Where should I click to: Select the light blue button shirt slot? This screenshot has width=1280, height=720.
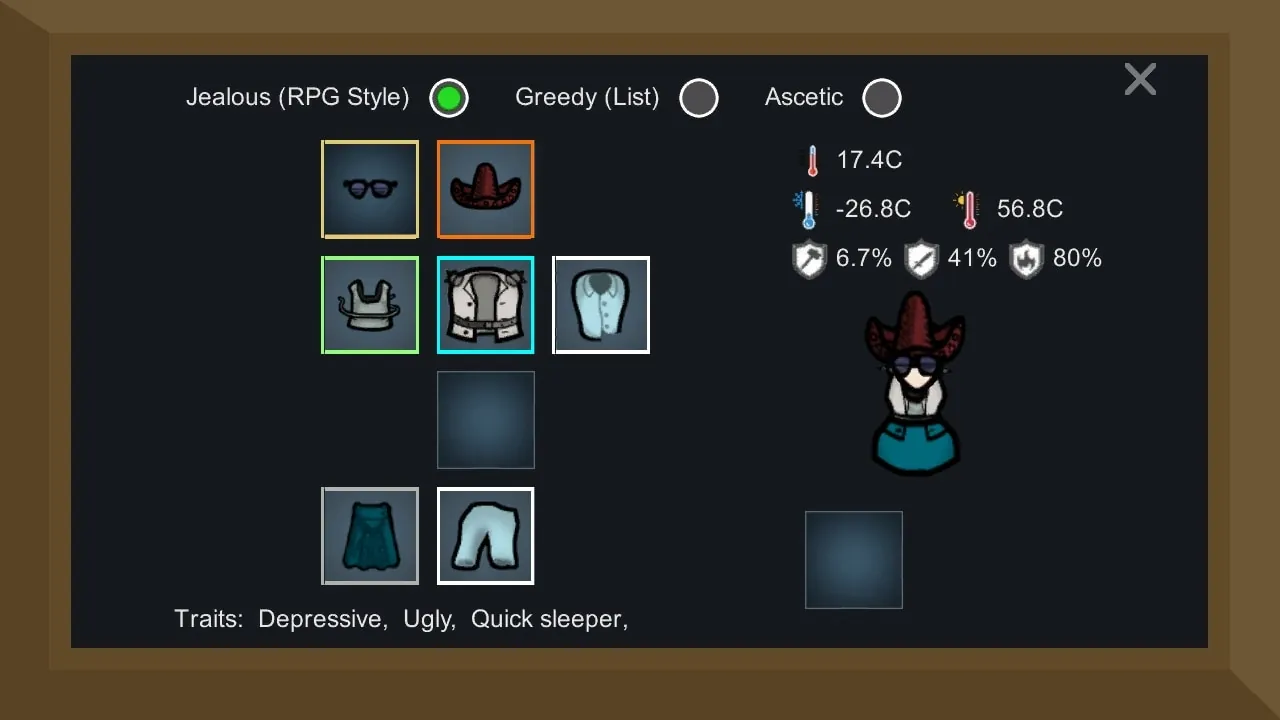pos(601,306)
